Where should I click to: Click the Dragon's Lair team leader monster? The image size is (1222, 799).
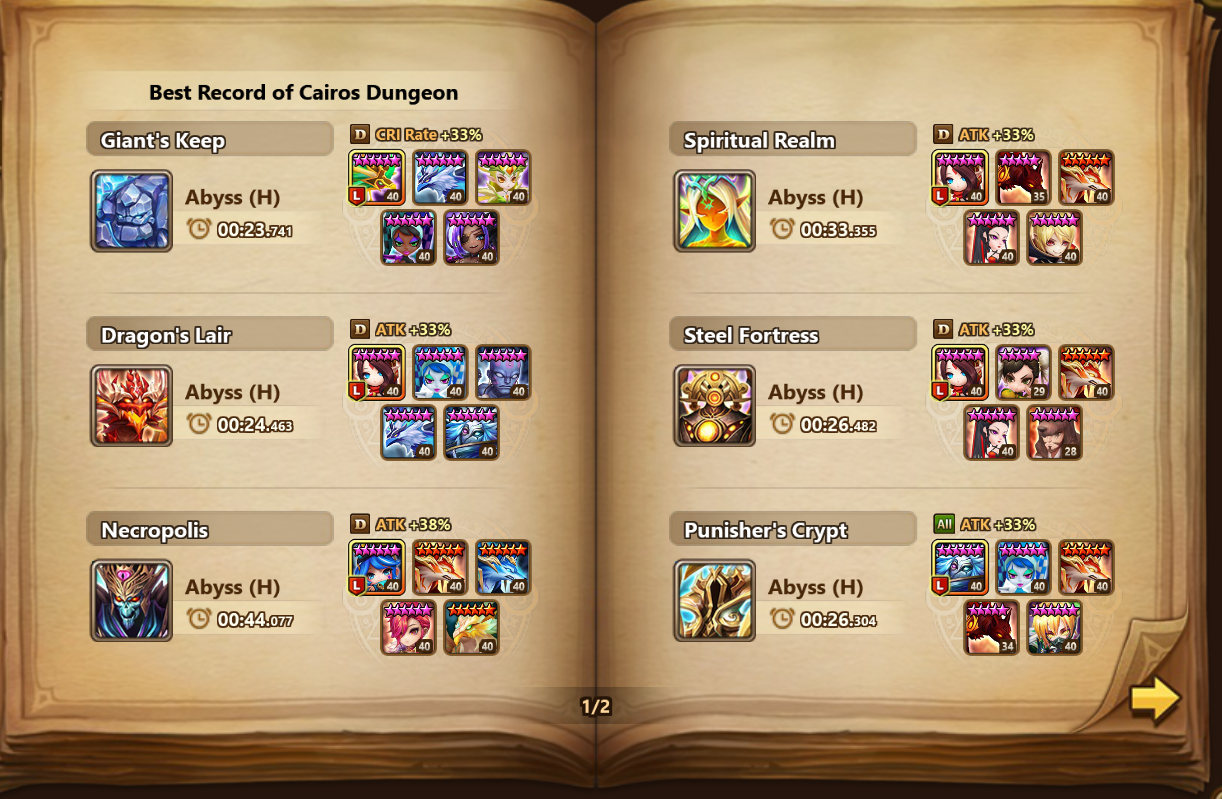[377, 373]
